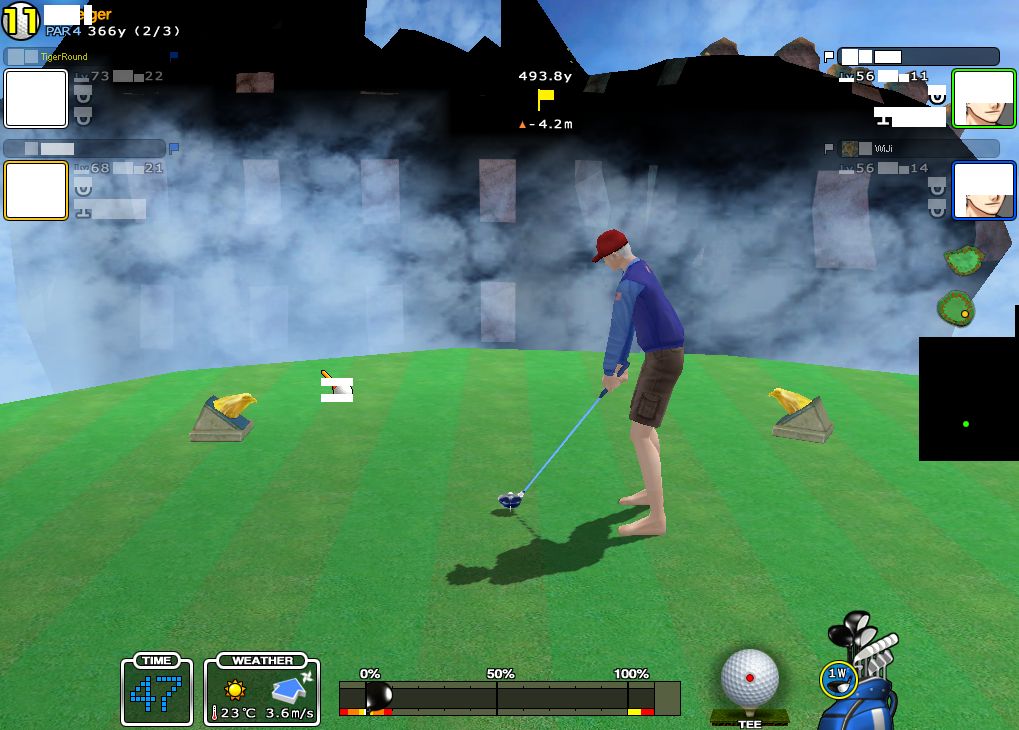Open the black course minimap panel
The height and width of the screenshot is (730, 1019).
tap(968, 398)
